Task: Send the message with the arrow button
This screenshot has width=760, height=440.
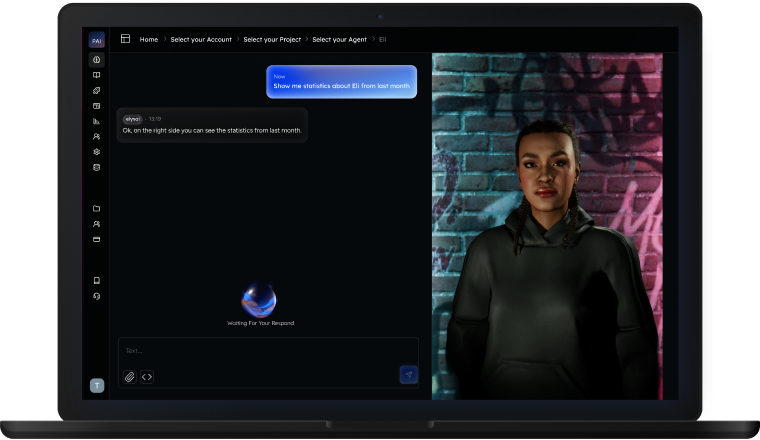Action: 408,375
